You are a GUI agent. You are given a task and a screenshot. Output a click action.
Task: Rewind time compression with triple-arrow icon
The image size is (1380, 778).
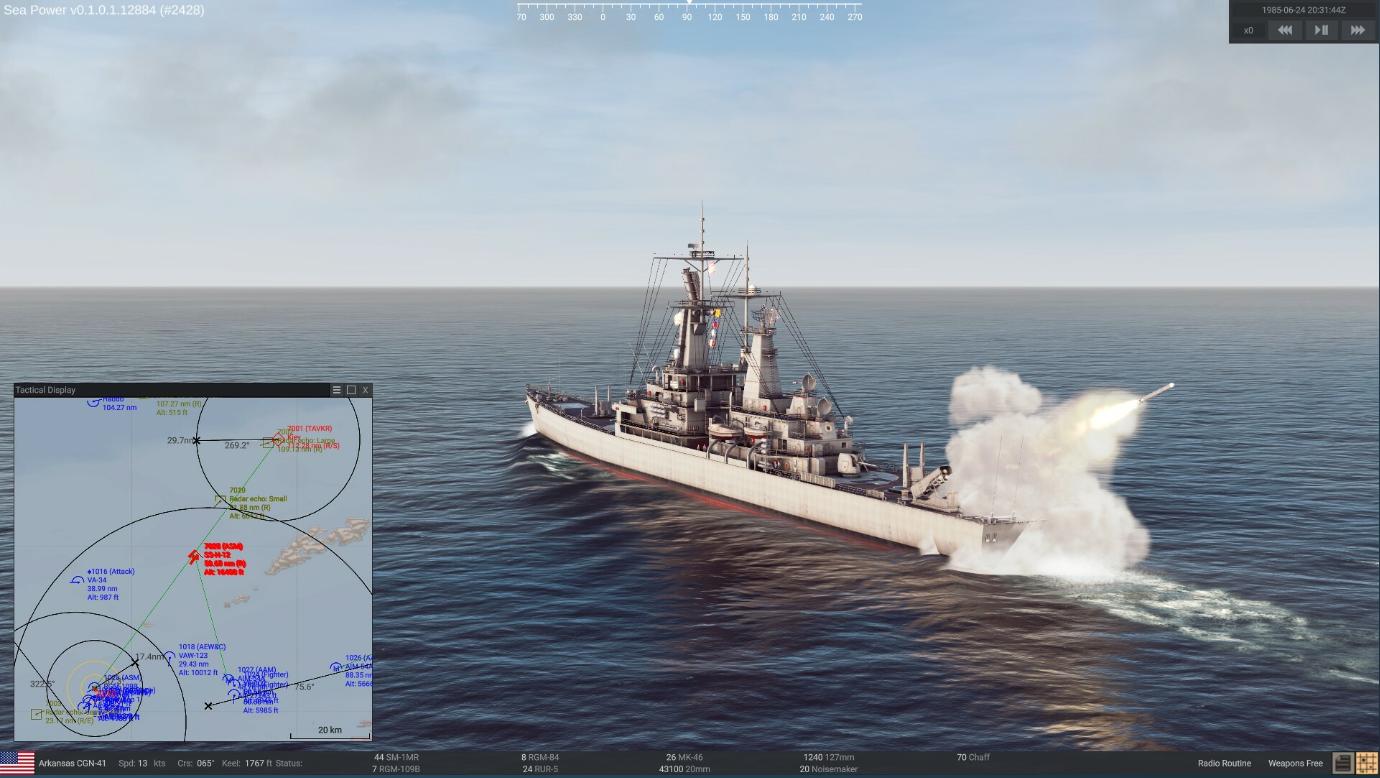1285,30
